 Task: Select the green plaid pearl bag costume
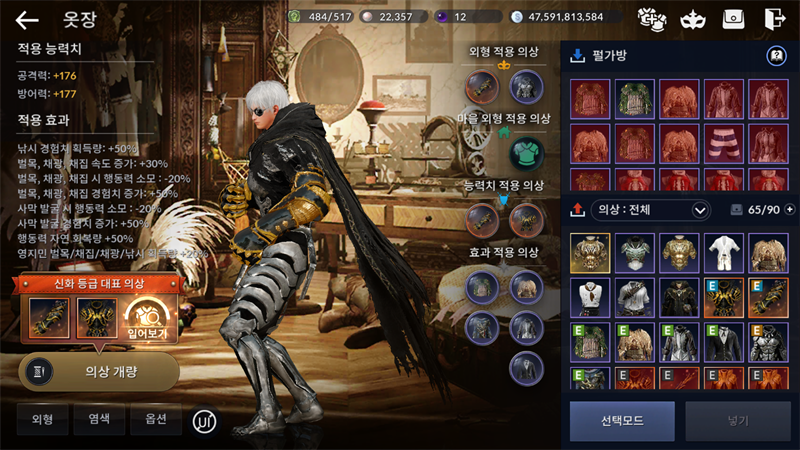point(634,100)
